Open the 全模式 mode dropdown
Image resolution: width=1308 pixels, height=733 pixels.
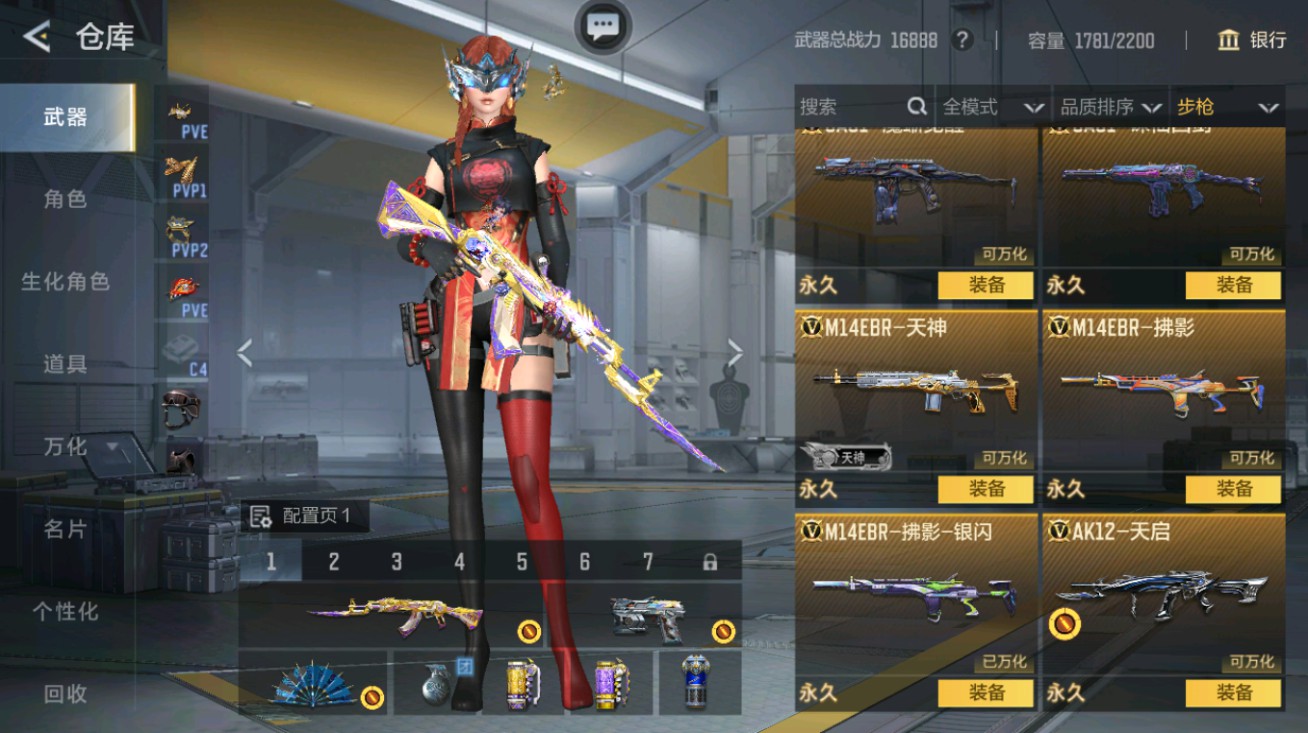point(992,107)
